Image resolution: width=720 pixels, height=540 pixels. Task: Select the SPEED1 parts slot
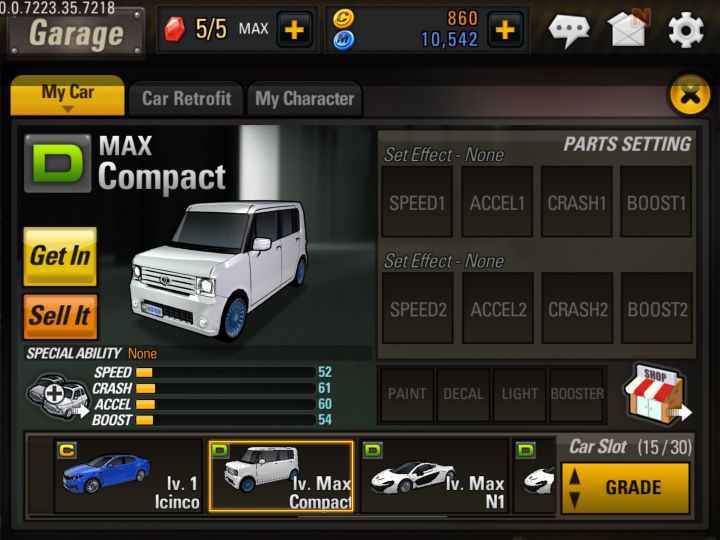tap(417, 203)
